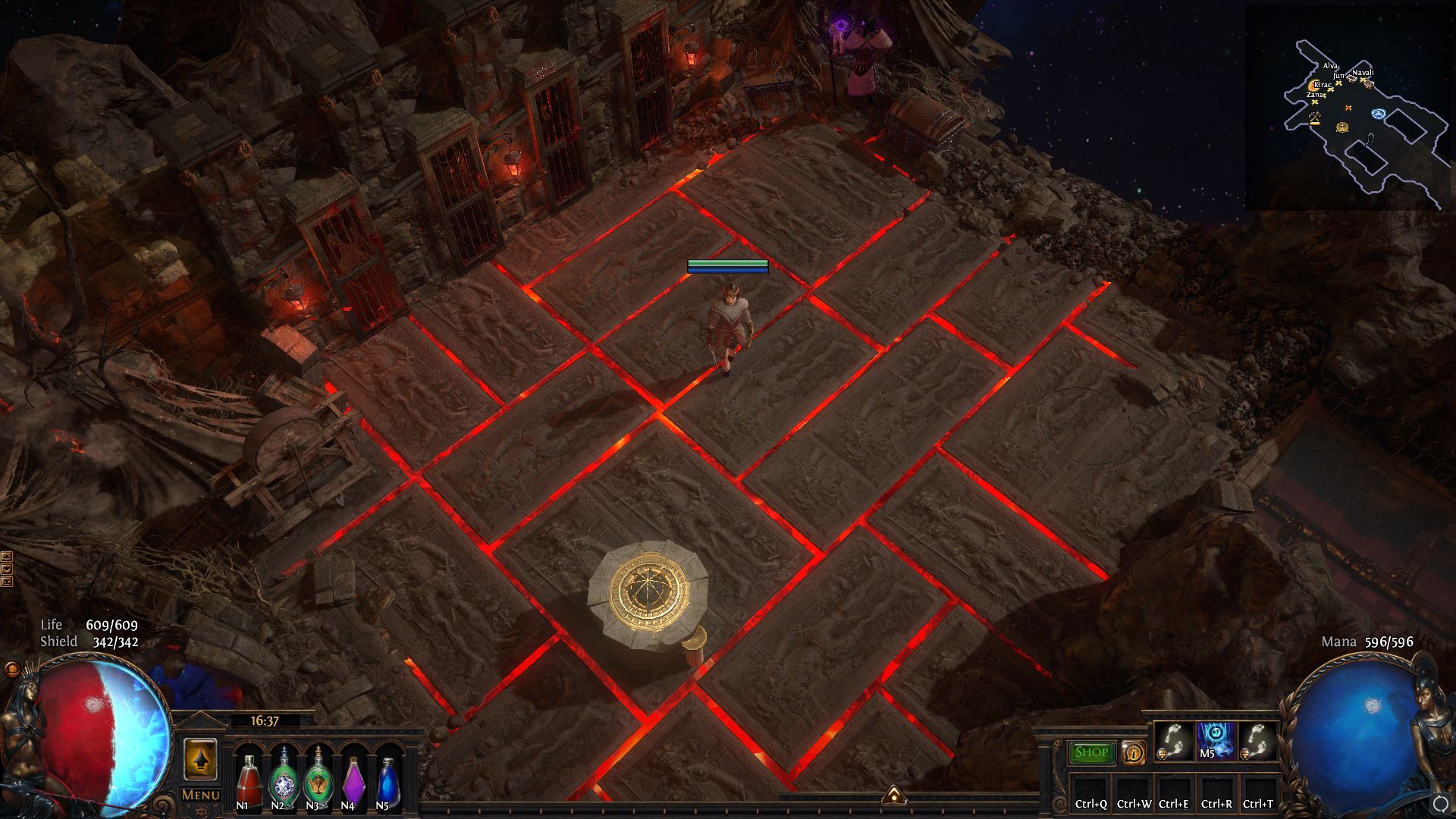This screenshot has height=819, width=1456.
Task: Open the green Shop button
Action: 1091,752
